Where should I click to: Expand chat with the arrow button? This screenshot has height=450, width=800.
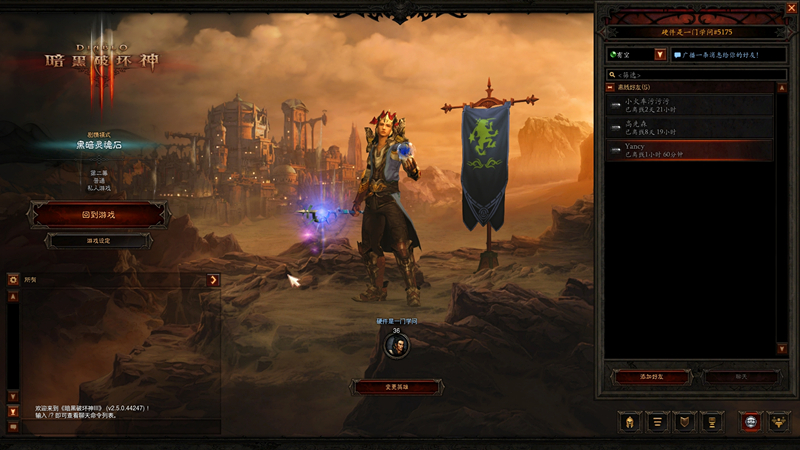(x=213, y=280)
